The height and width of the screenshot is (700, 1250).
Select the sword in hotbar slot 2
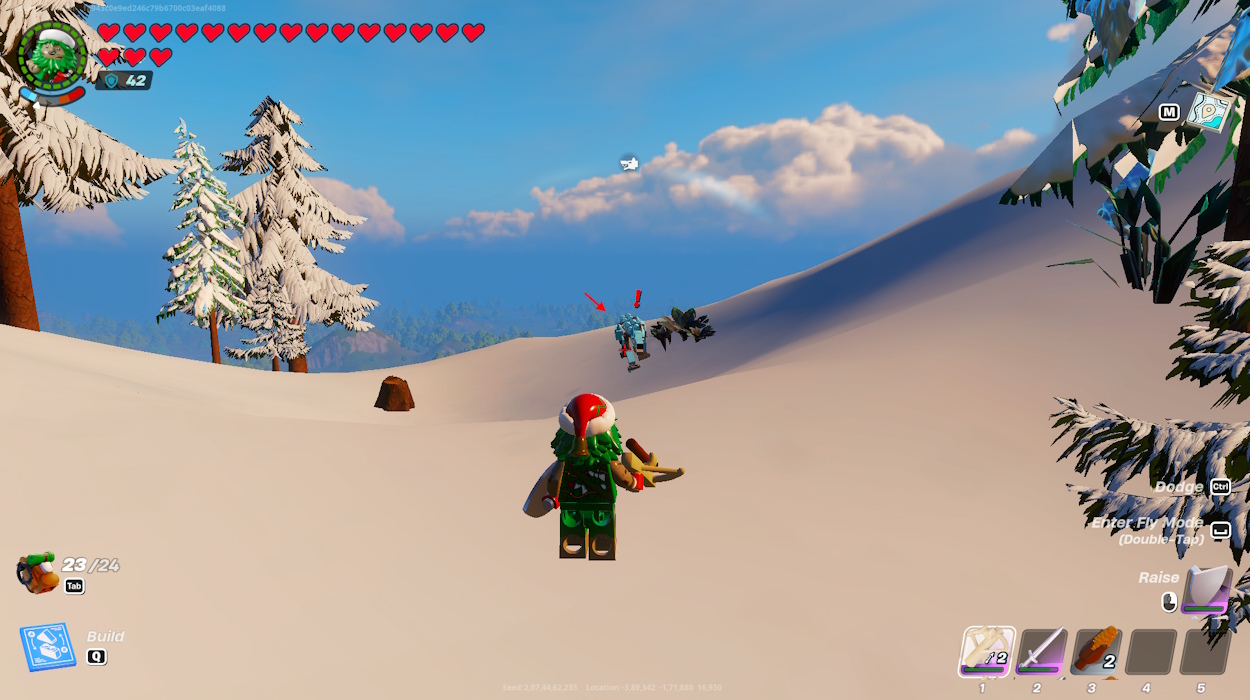(x=1041, y=652)
